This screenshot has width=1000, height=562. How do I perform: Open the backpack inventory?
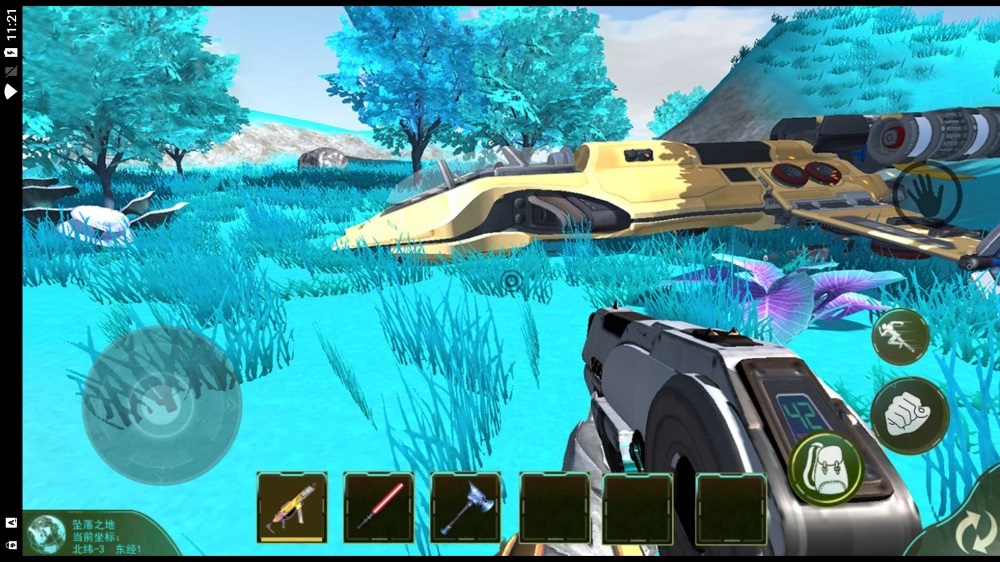[826, 468]
